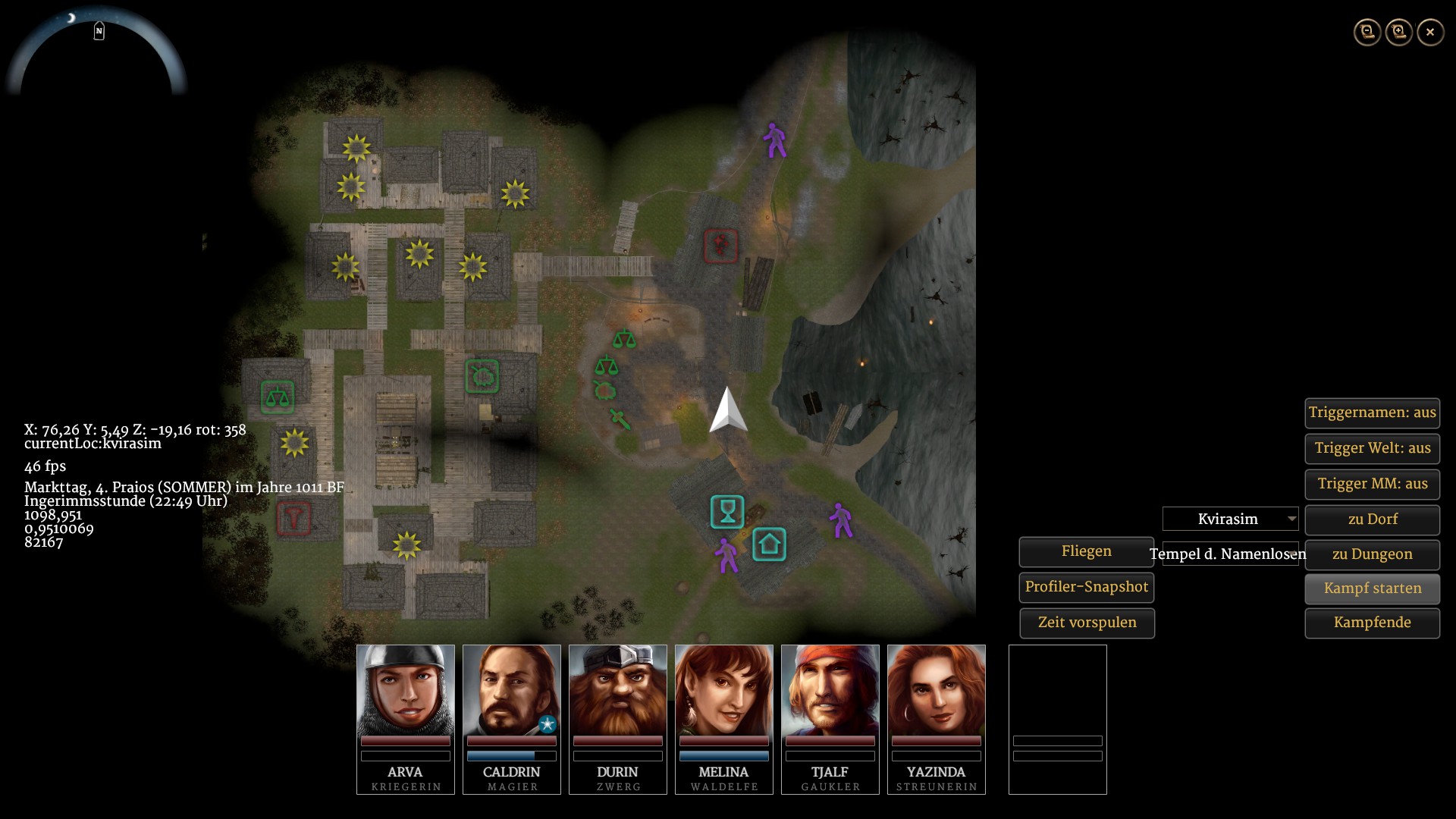The height and width of the screenshot is (819, 1456).
Task: Start combat with Kampf starten
Action: click(x=1372, y=588)
